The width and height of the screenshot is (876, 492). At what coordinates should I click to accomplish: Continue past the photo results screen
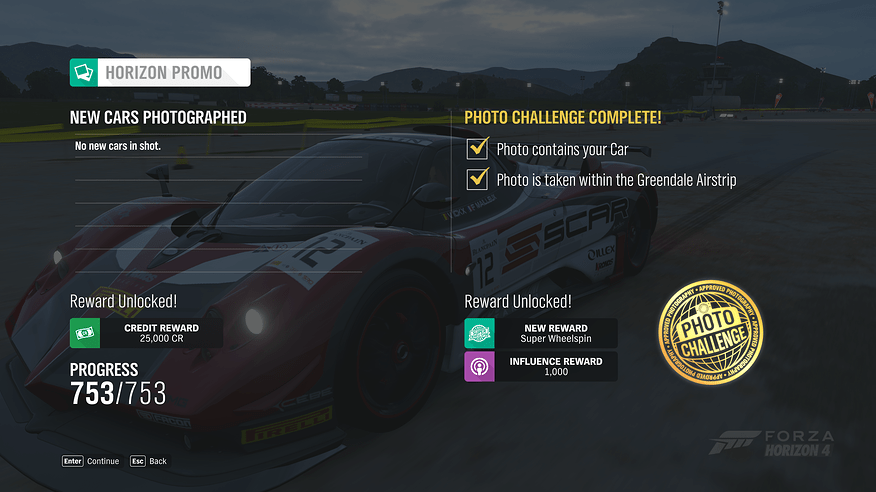click(x=91, y=461)
